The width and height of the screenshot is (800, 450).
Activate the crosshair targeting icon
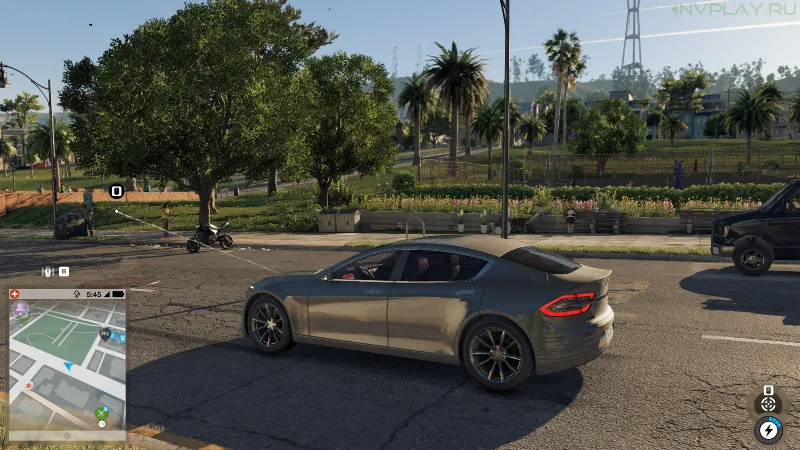[768, 403]
